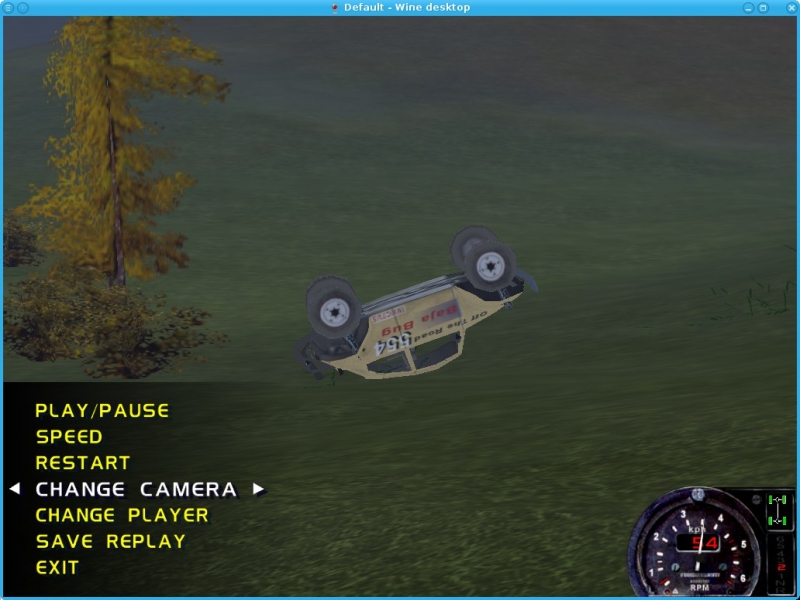The image size is (800, 600).
Task: Choose the SPEED option
Action: point(69,437)
